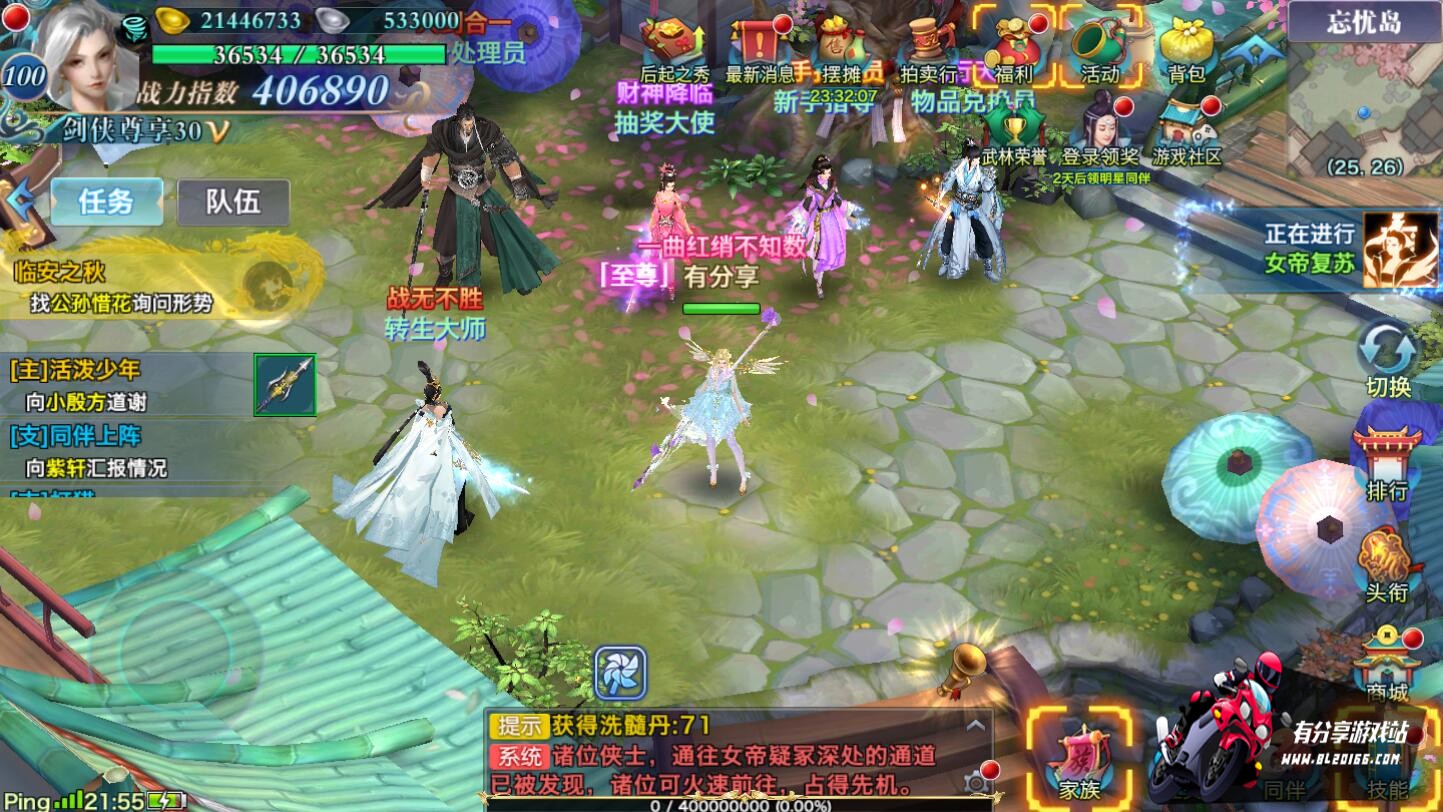Claim the 登录领奖 login reward
The height and width of the screenshot is (812, 1443).
point(1099,130)
